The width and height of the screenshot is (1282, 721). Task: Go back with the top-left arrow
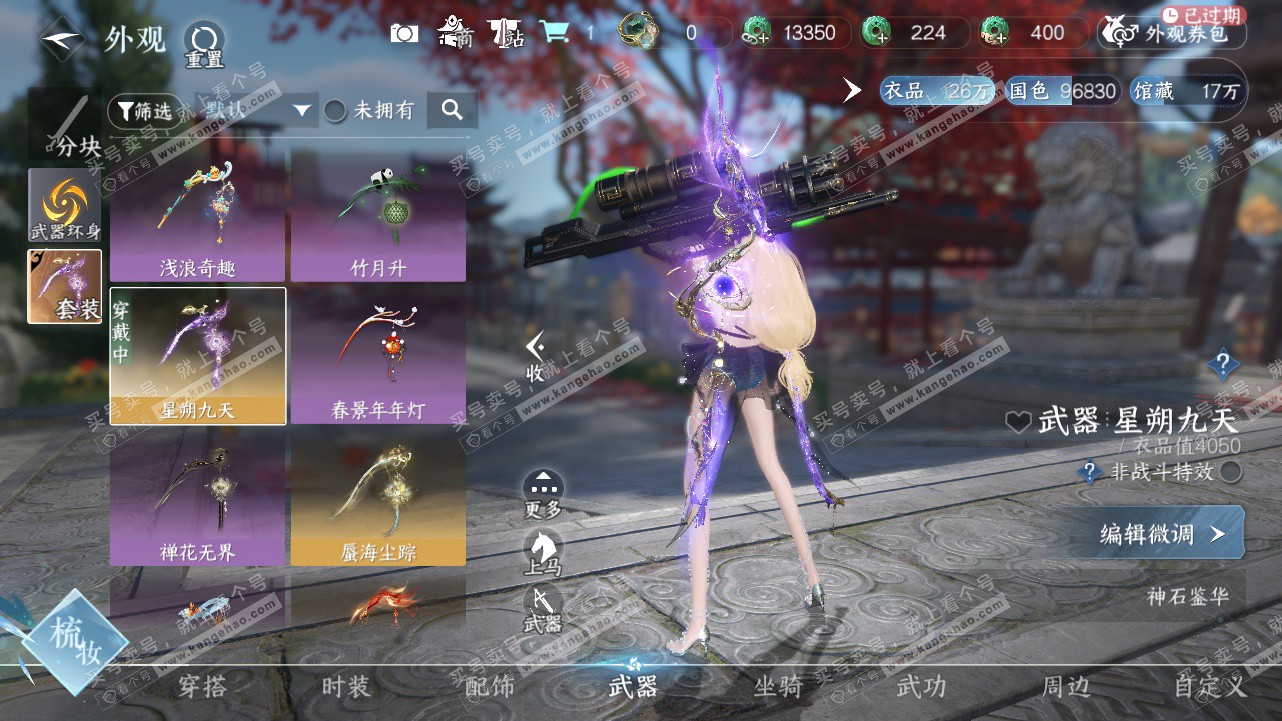[x=63, y=39]
